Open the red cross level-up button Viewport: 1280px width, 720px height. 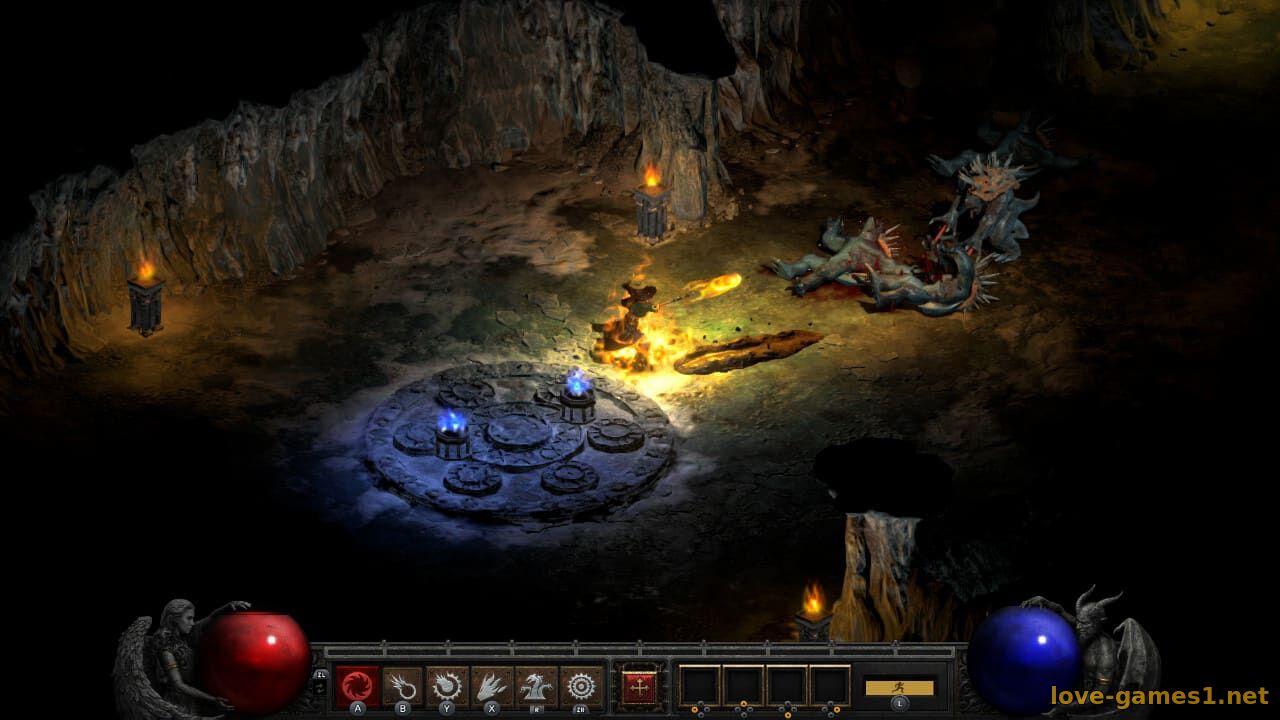637,687
